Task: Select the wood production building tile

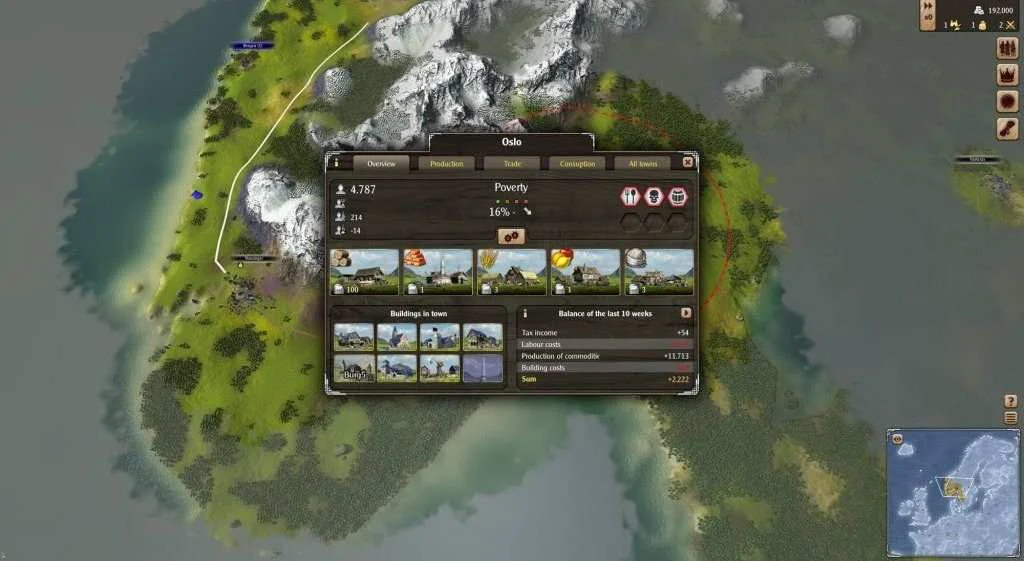Action: (364, 272)
